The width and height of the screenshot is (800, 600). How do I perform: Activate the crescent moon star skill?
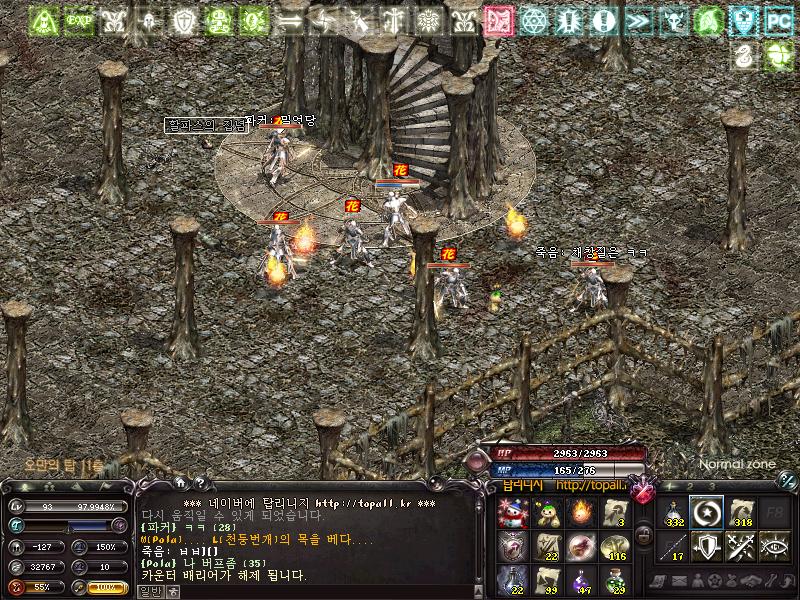coord(708,513)
